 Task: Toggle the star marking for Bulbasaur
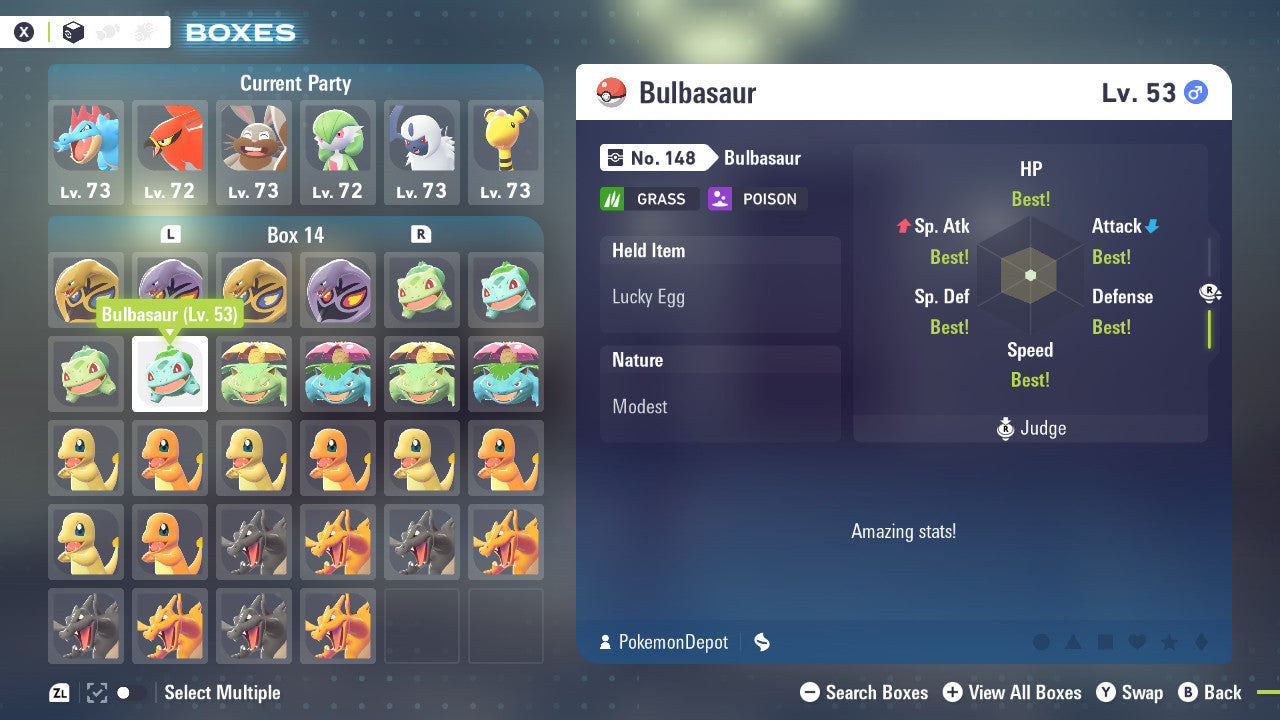[1169, 642]
